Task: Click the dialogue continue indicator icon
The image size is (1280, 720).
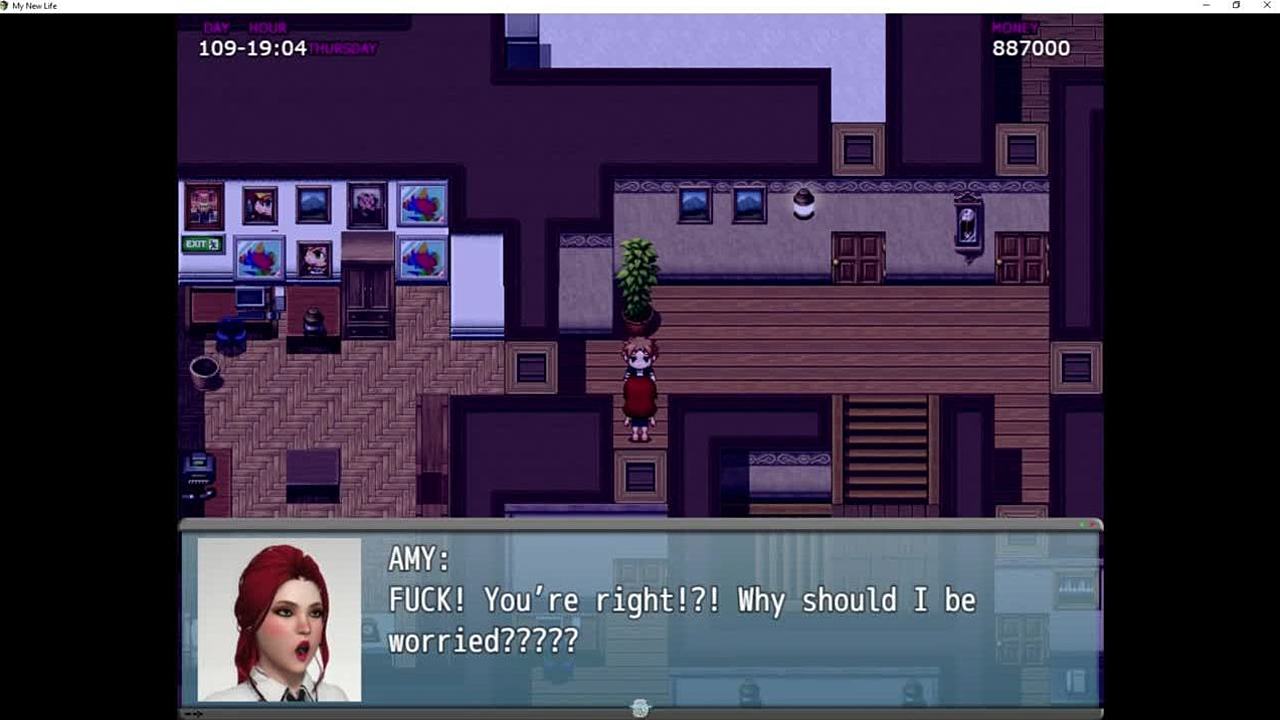Action: [x=640, y=708]
